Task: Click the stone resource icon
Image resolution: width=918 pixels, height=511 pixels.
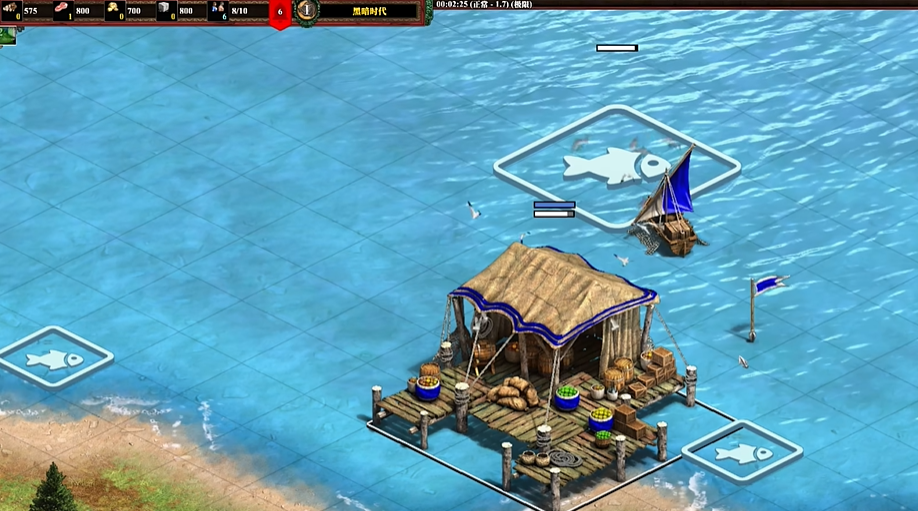Action: point(166,11)
